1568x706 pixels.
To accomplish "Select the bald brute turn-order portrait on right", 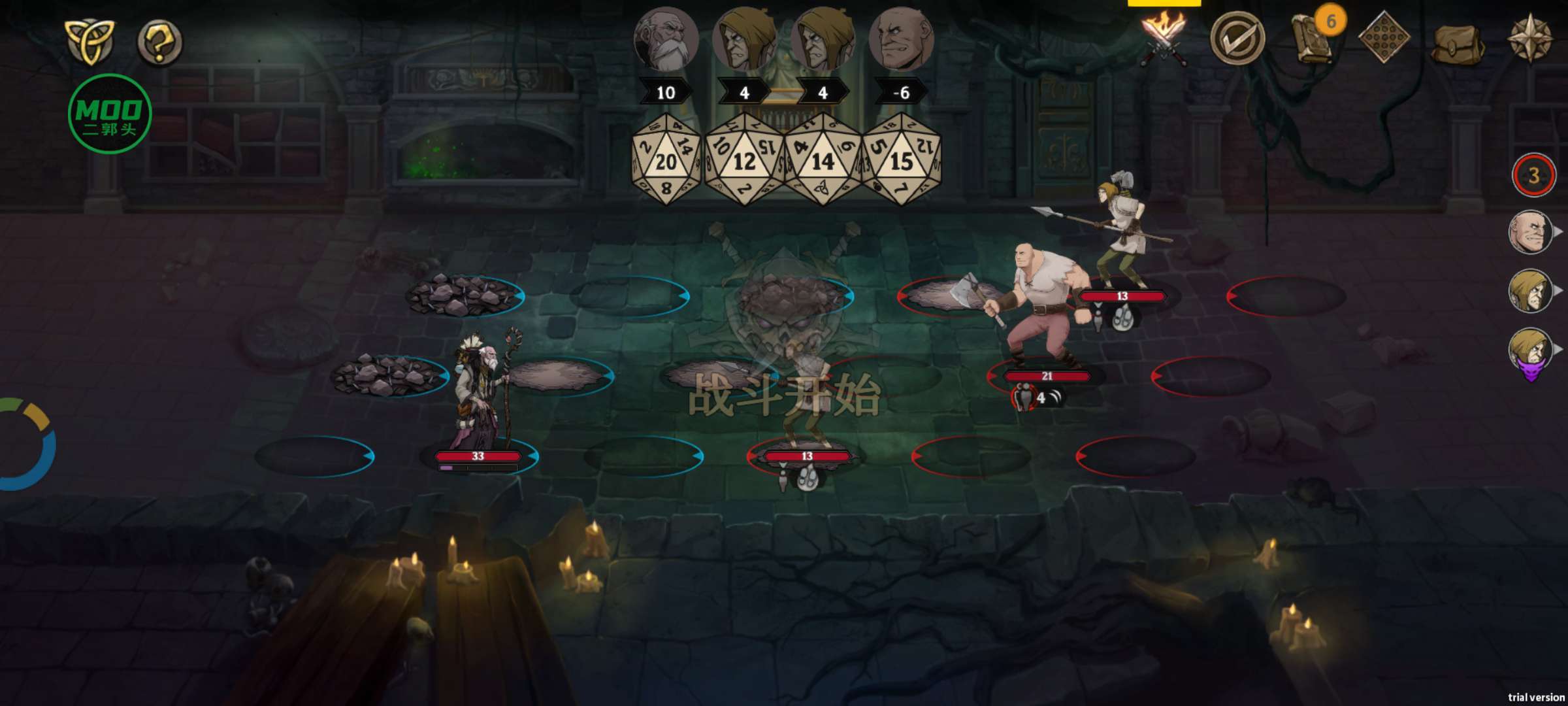I will pos(1530,233).
